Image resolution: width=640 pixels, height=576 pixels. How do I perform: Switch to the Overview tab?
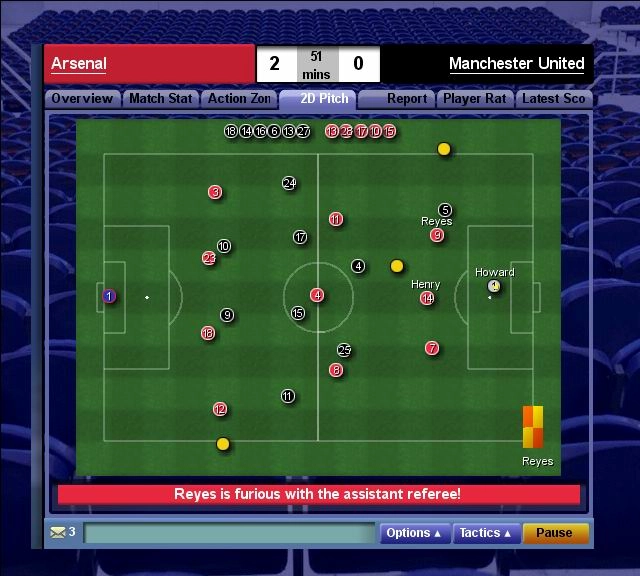tap(82, 99)
